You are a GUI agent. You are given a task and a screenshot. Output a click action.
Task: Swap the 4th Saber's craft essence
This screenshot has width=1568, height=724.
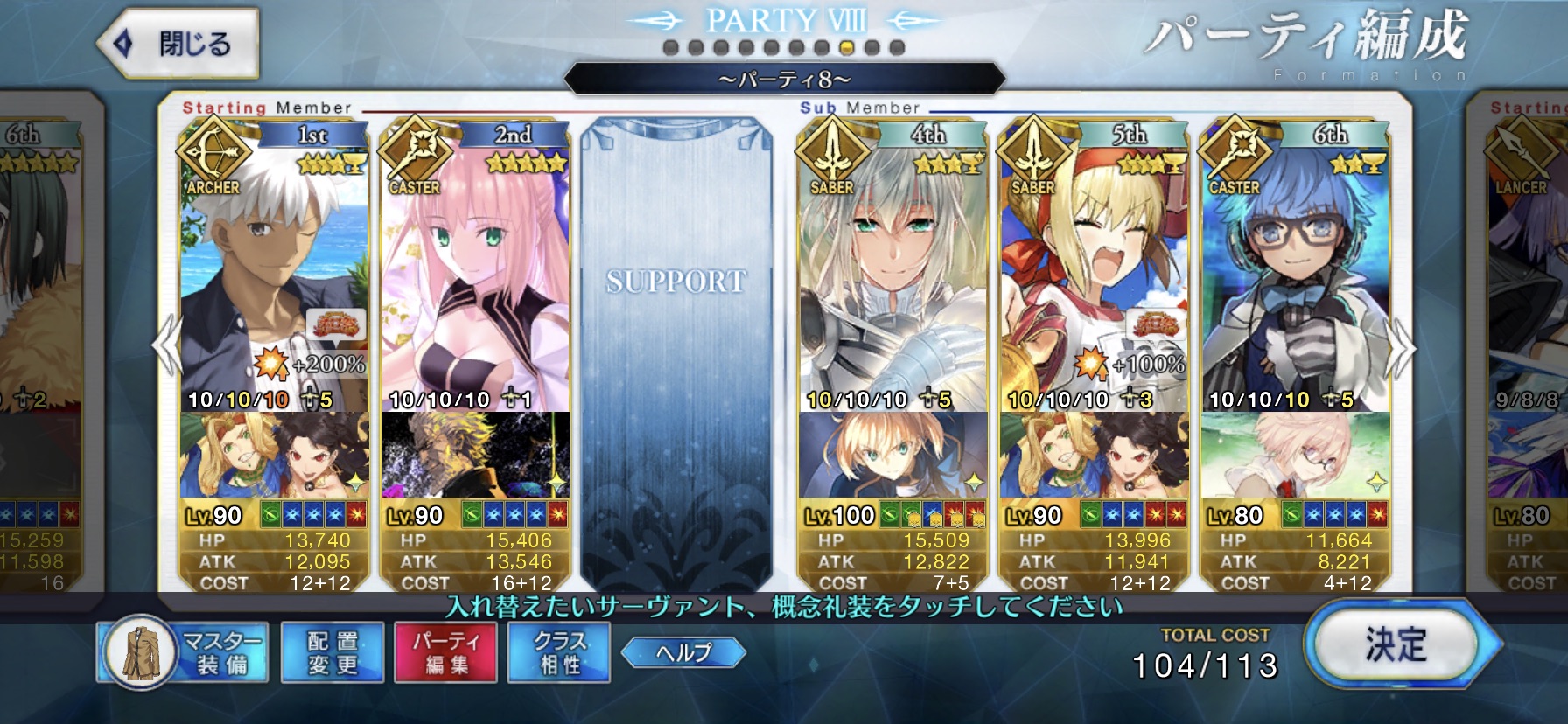[x=892, y=455]
